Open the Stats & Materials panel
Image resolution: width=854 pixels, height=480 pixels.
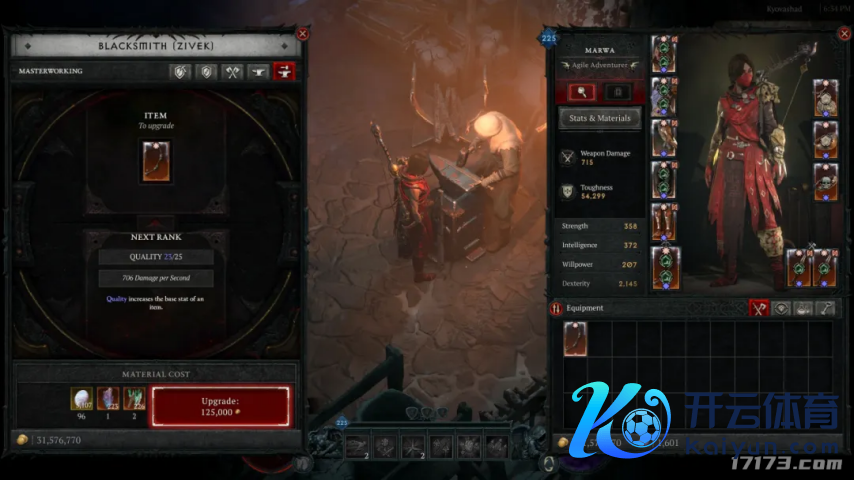coord(599,118)
